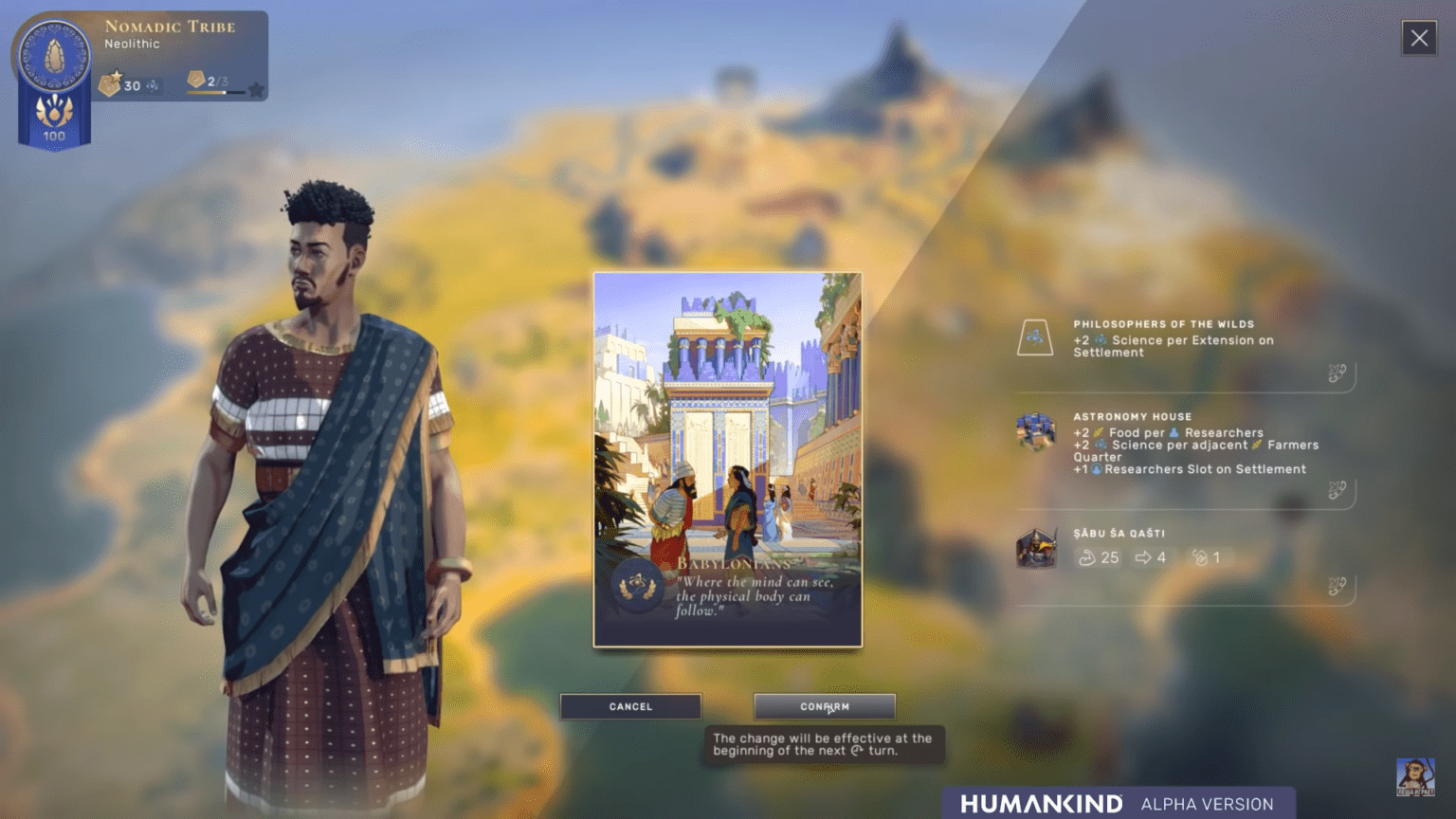Toggle the star favorite on the era progress bar

[256, 90]
